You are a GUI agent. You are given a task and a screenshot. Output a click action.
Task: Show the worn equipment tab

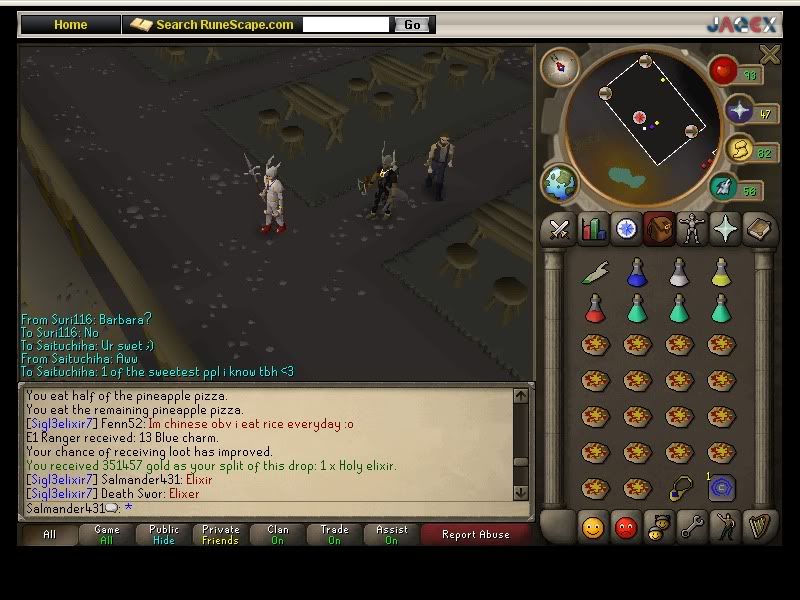[691, 230]
